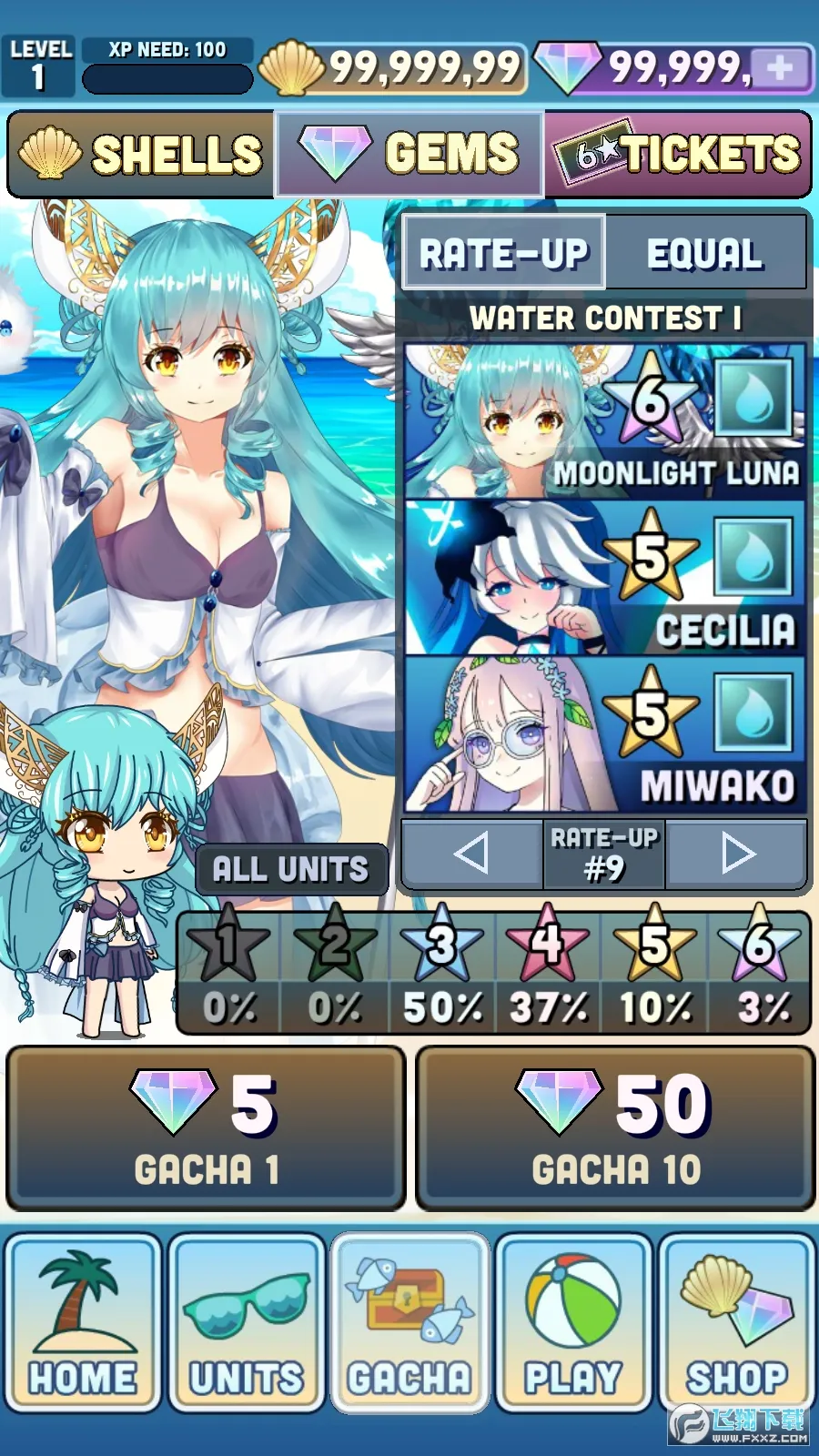Select the Gems gacha tab
This screenshot has width=819, height=1456.
coord(409,154)
